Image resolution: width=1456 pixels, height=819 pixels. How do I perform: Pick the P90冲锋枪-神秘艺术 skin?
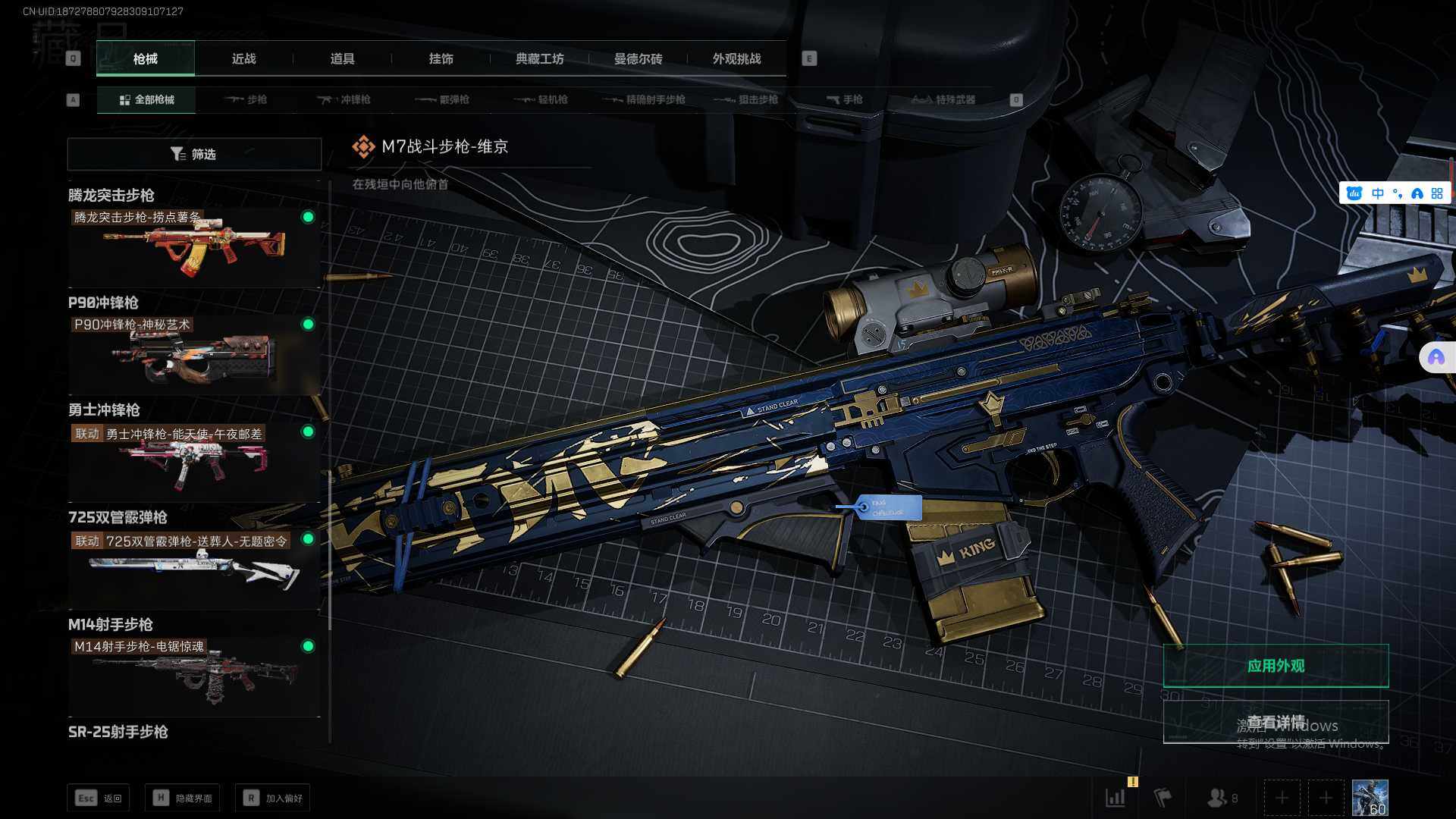point(194,355)
